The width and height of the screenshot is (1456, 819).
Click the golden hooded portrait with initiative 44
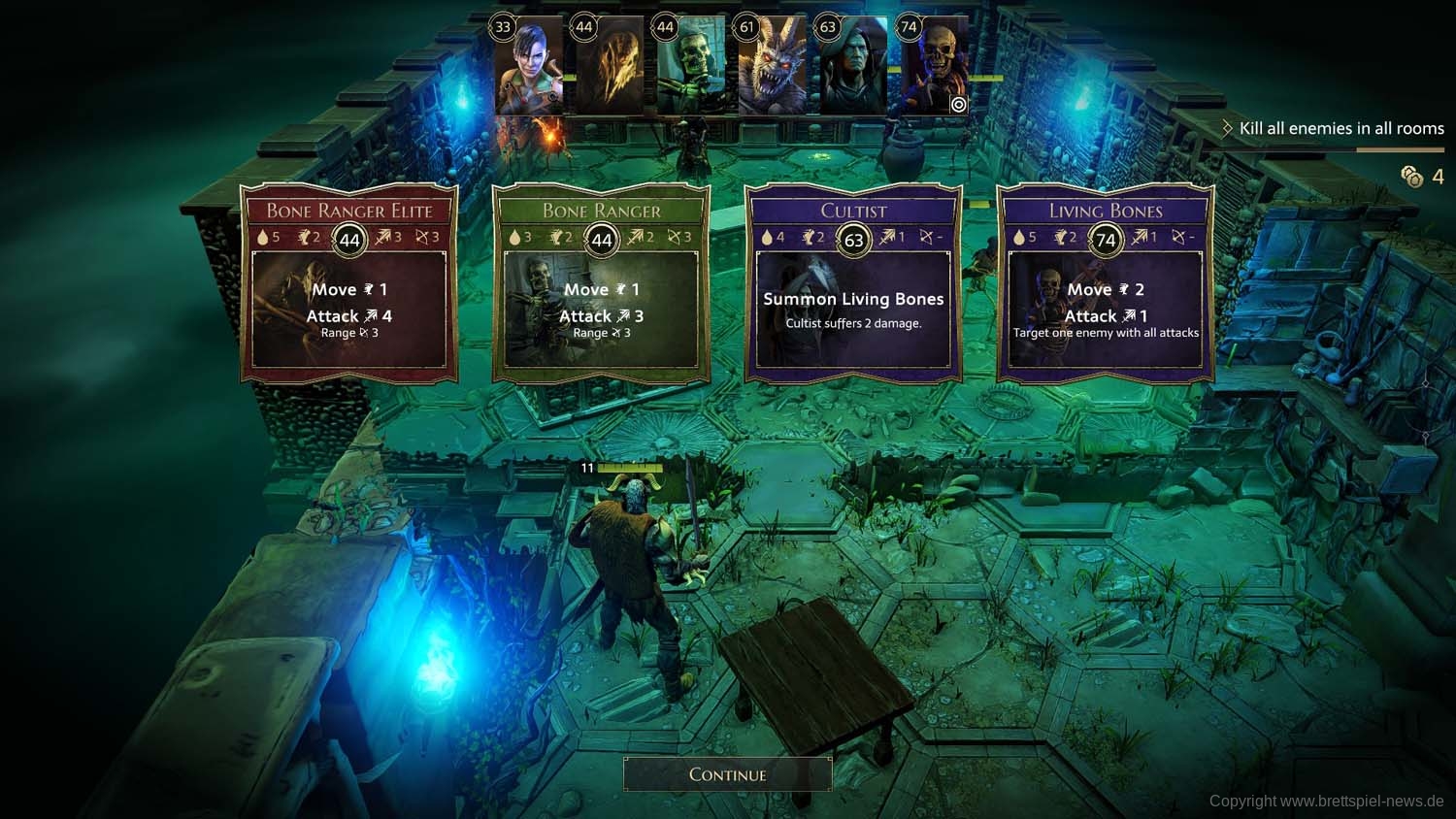611,68
